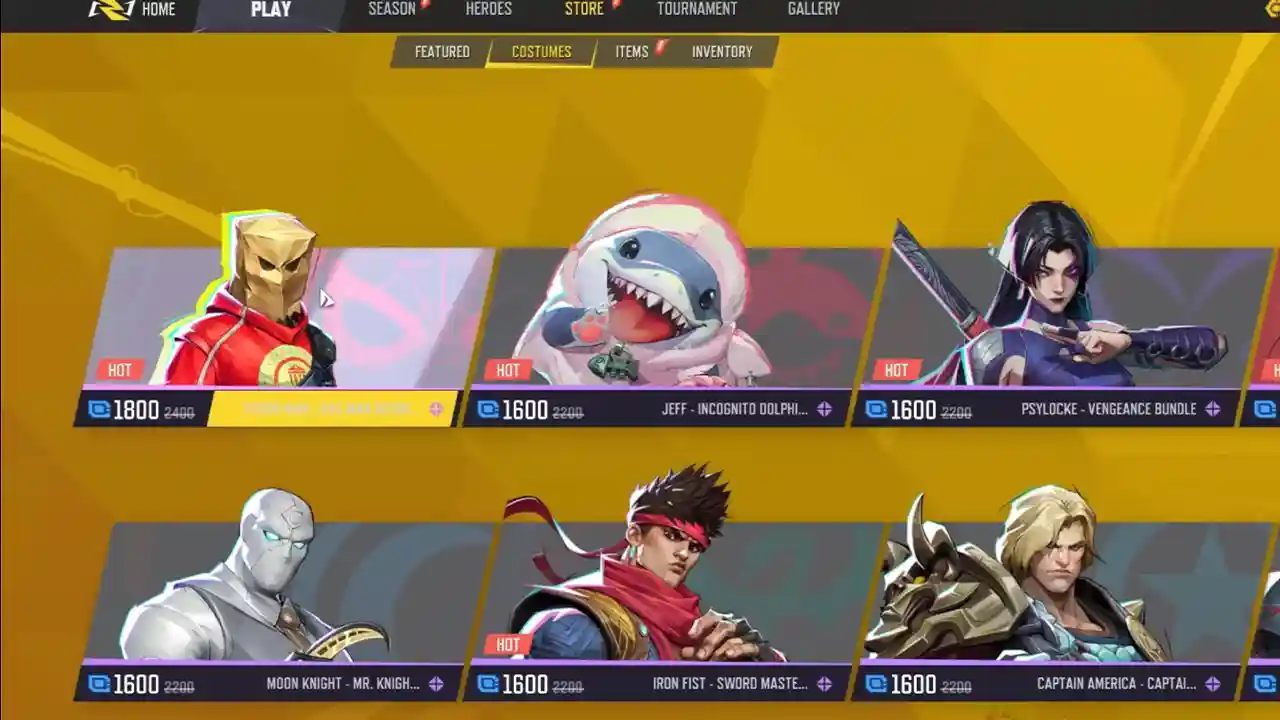Click the HOT tag on Psylocke's card
1280x720 pixels.
tap(897, 369)
